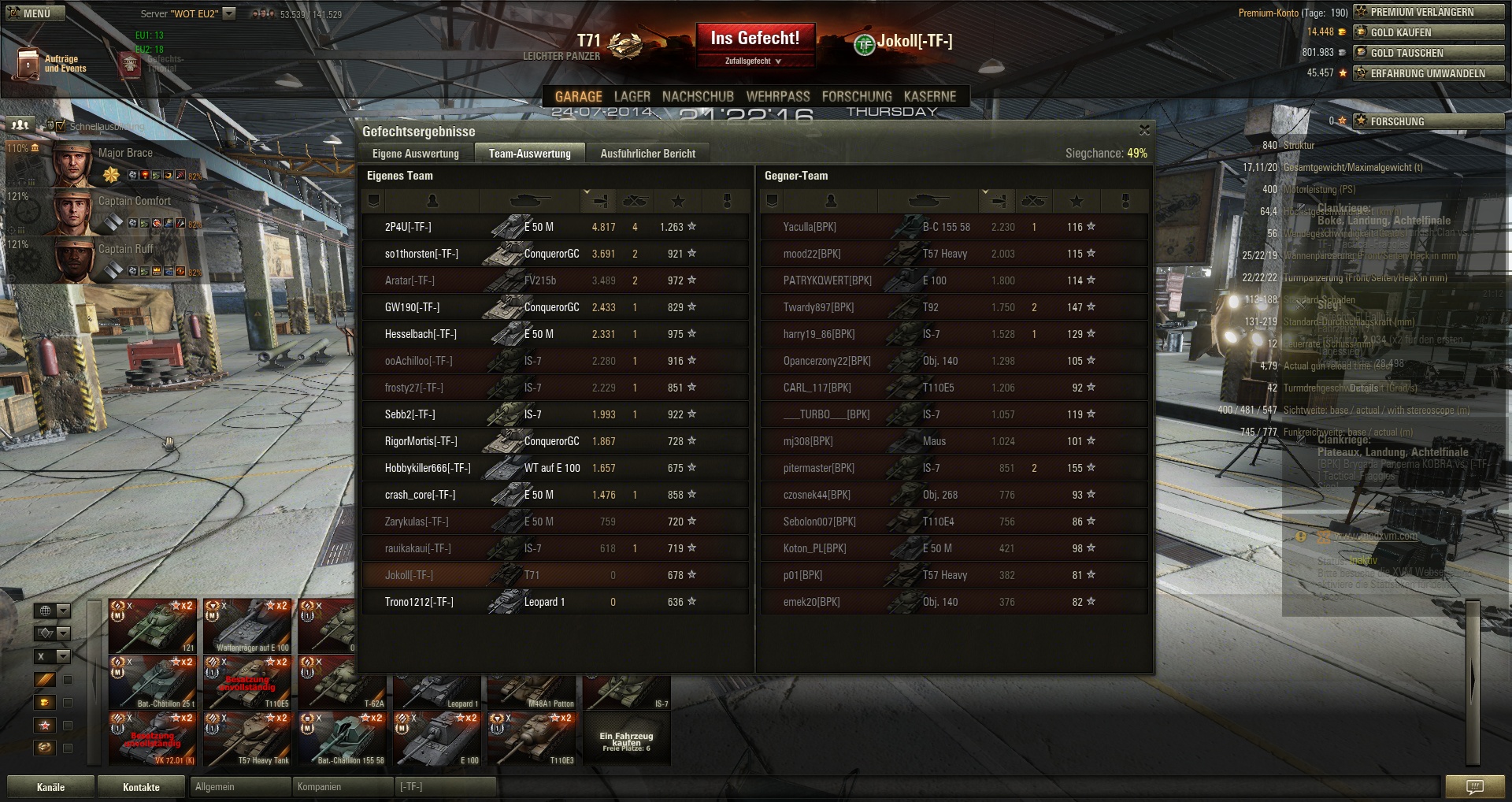Viewport: 1512px width, 802px height.
Task: Show the Ausführlicher Bericht tab
Action: (647, 154)
